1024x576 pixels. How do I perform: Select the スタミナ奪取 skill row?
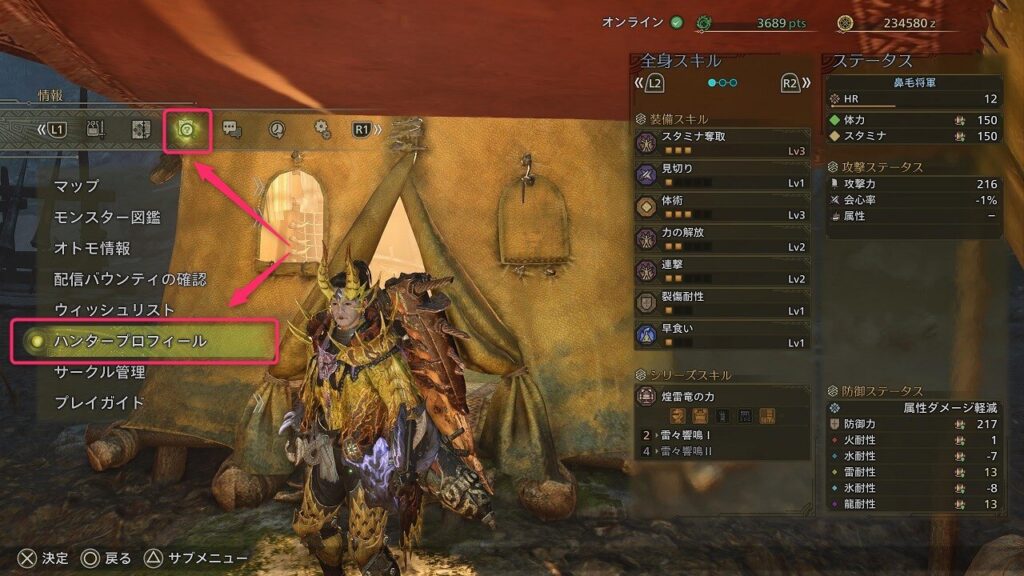pyautogui.click(x=722, y=142)
